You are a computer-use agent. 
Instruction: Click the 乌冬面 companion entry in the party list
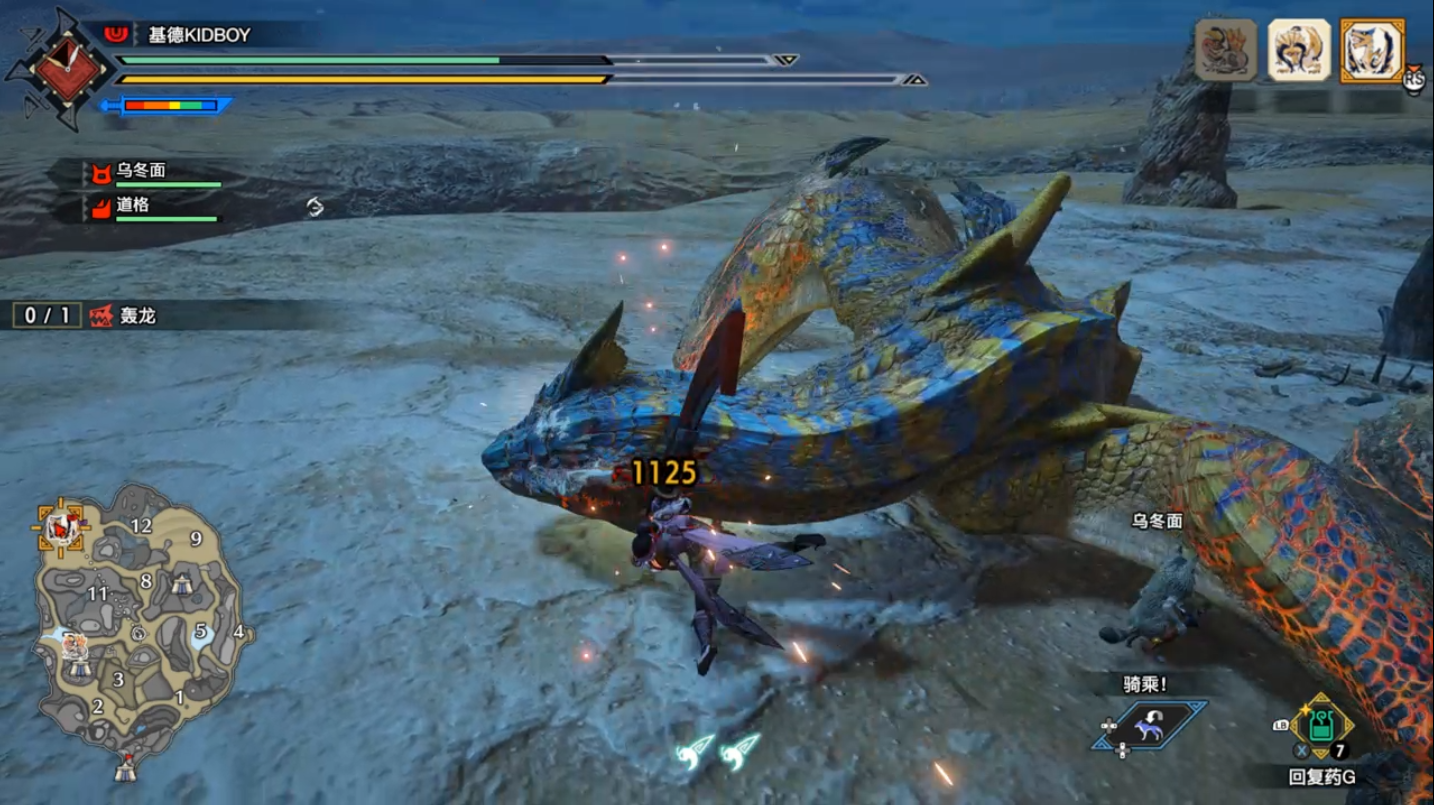point(141,171)
